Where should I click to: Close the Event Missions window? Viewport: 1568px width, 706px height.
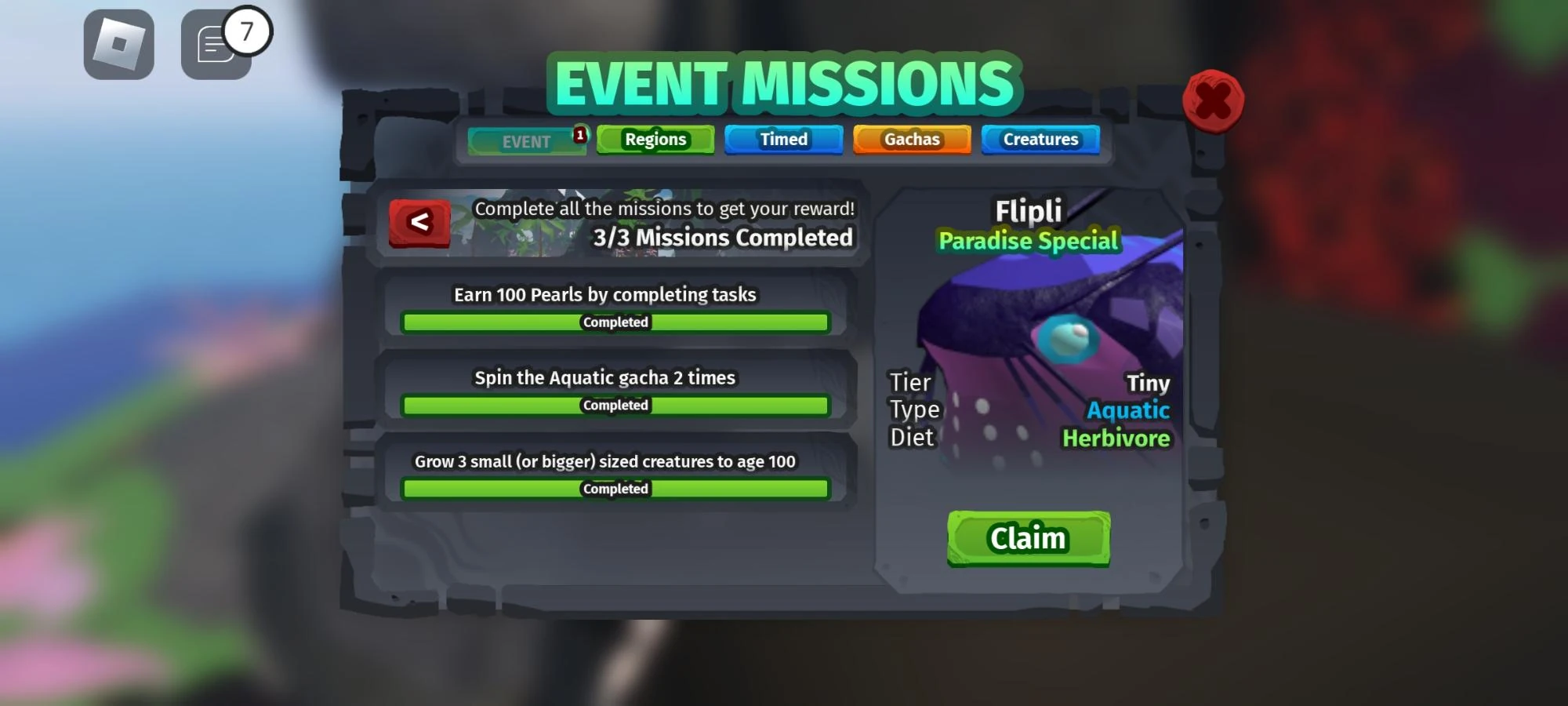(x=1214, y=100)
